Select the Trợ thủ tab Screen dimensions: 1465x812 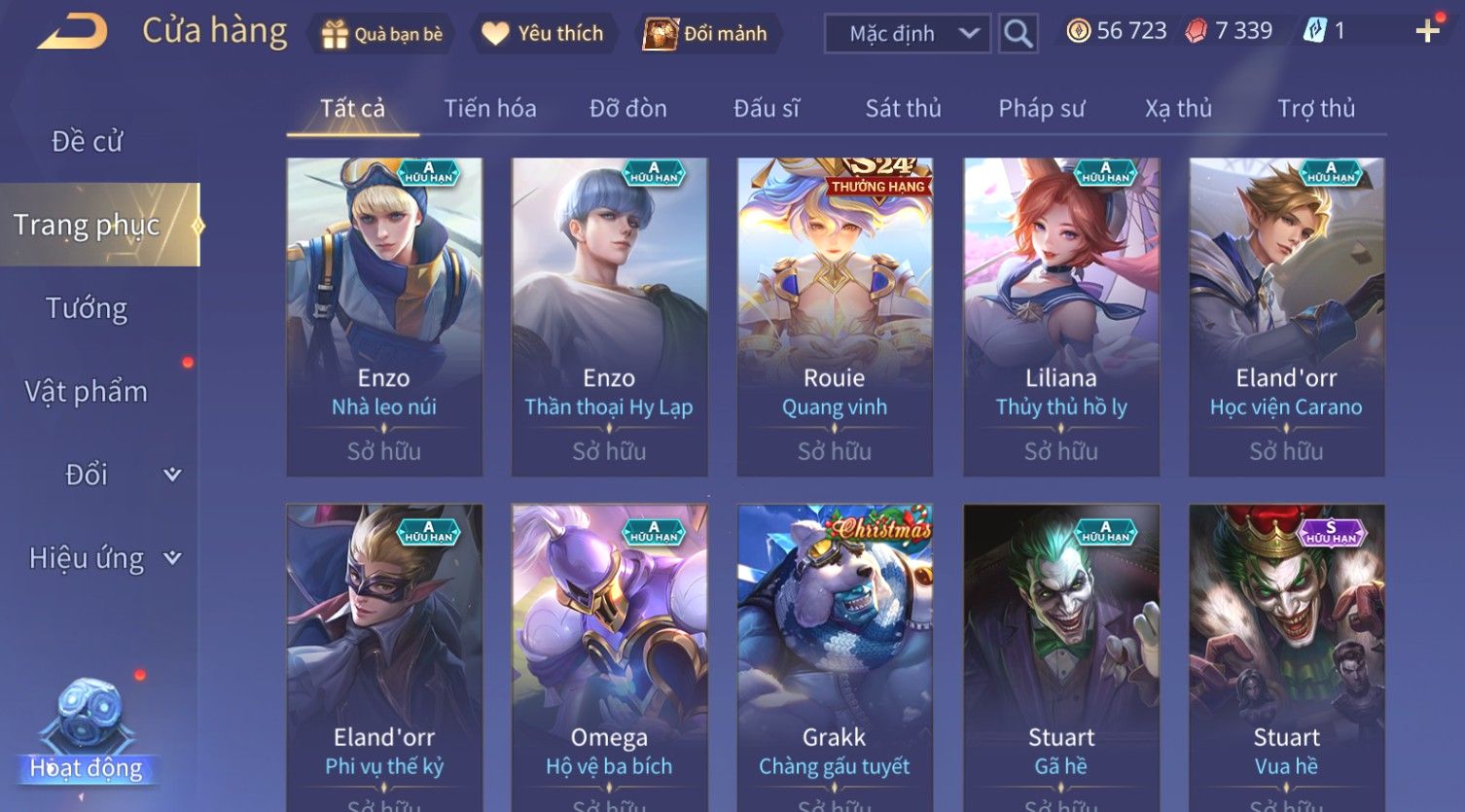click(1316, 108)
